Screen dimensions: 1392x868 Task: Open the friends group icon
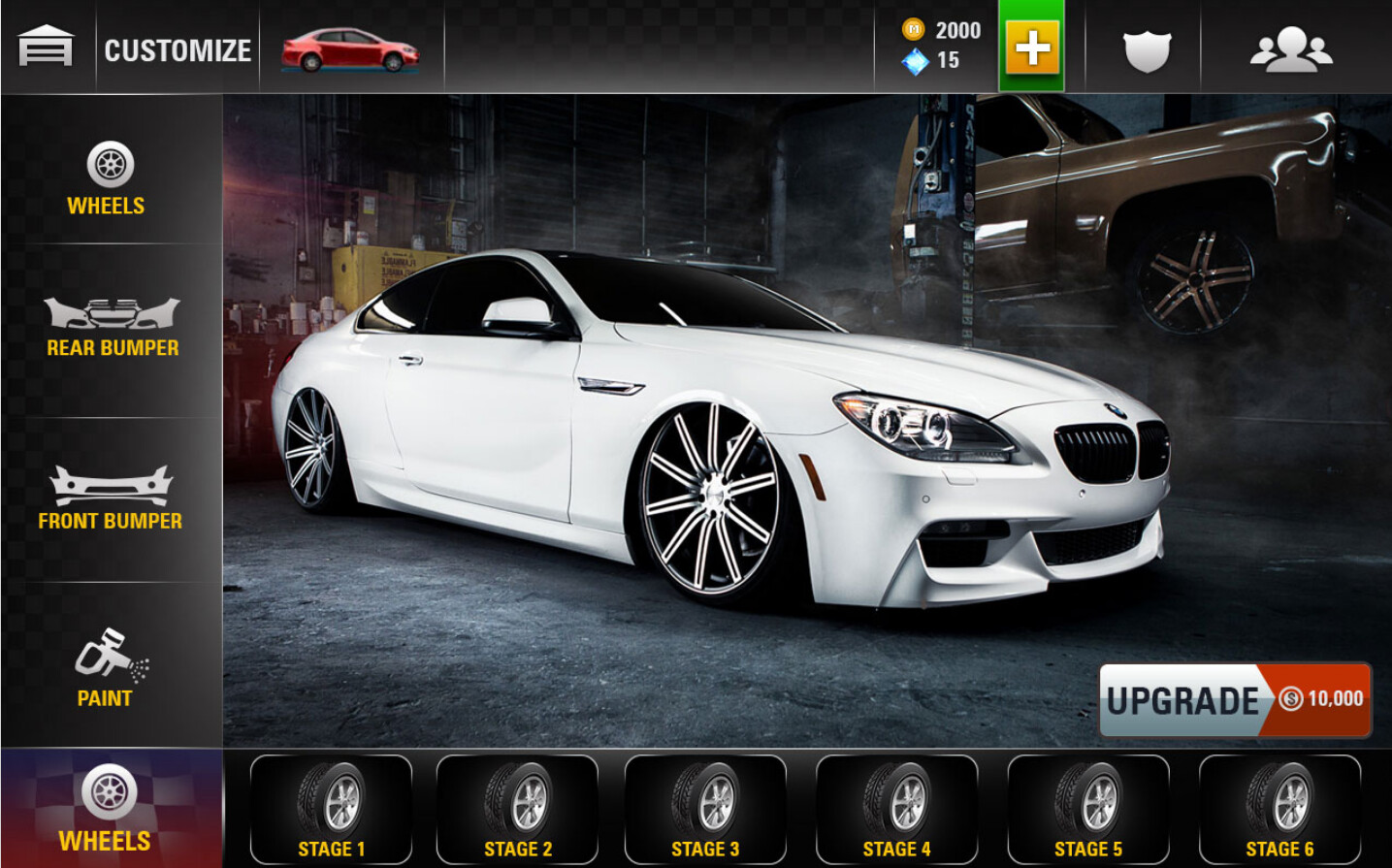point(1291,49)
